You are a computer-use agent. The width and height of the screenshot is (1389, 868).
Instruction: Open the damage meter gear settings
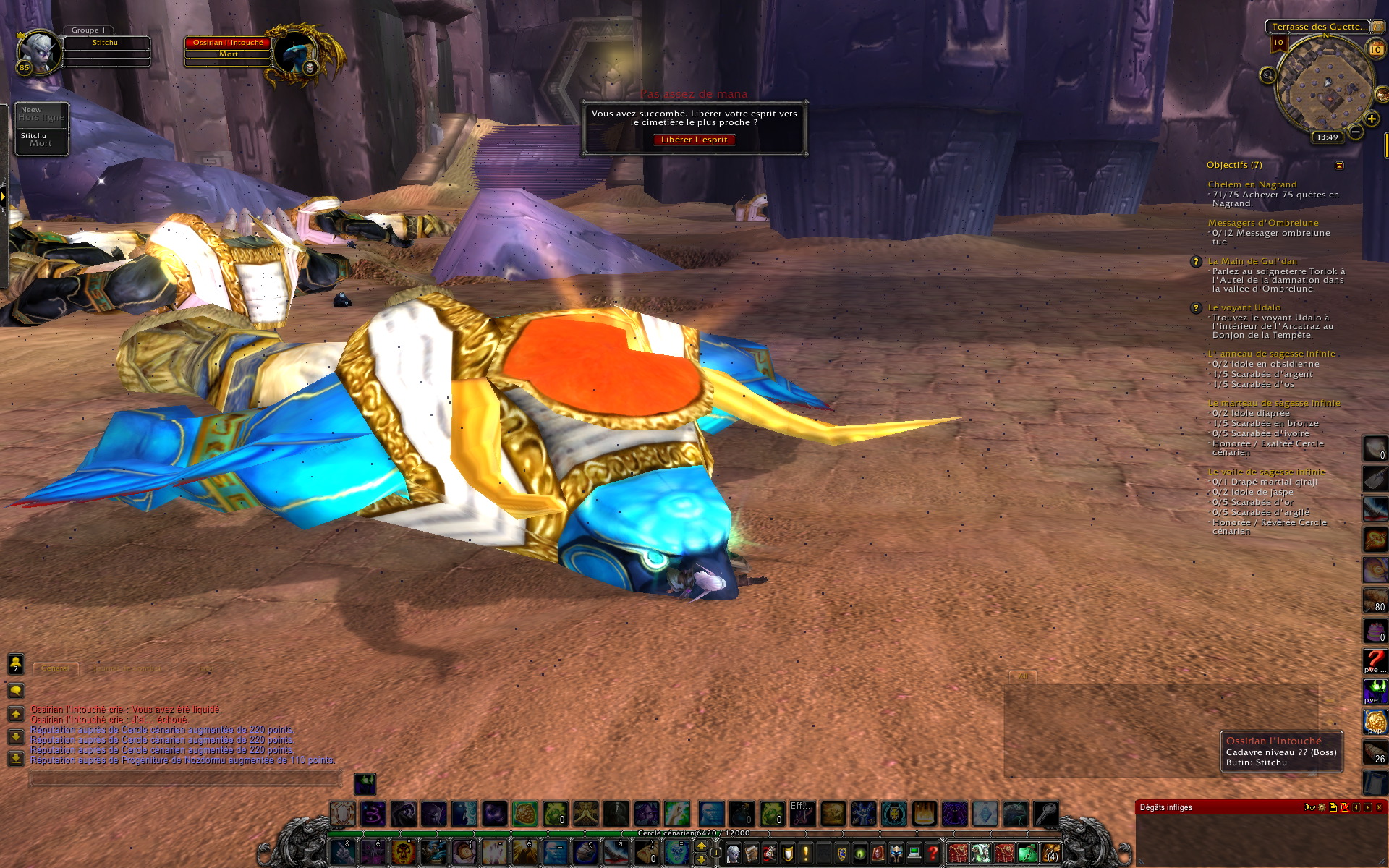pyautogui.click(x=1322, y=807)
